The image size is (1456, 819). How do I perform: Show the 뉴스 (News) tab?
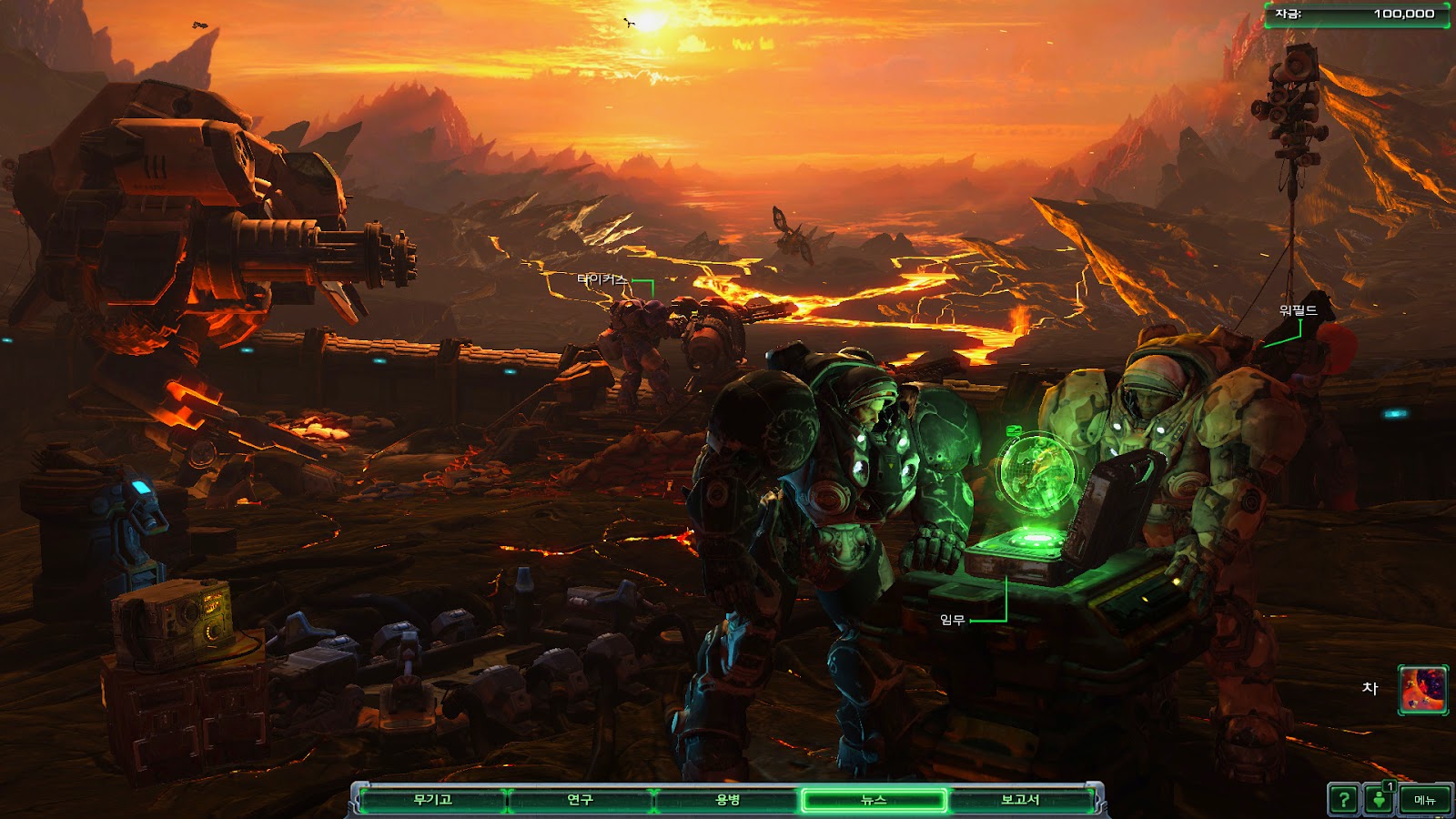click(874, 800)
